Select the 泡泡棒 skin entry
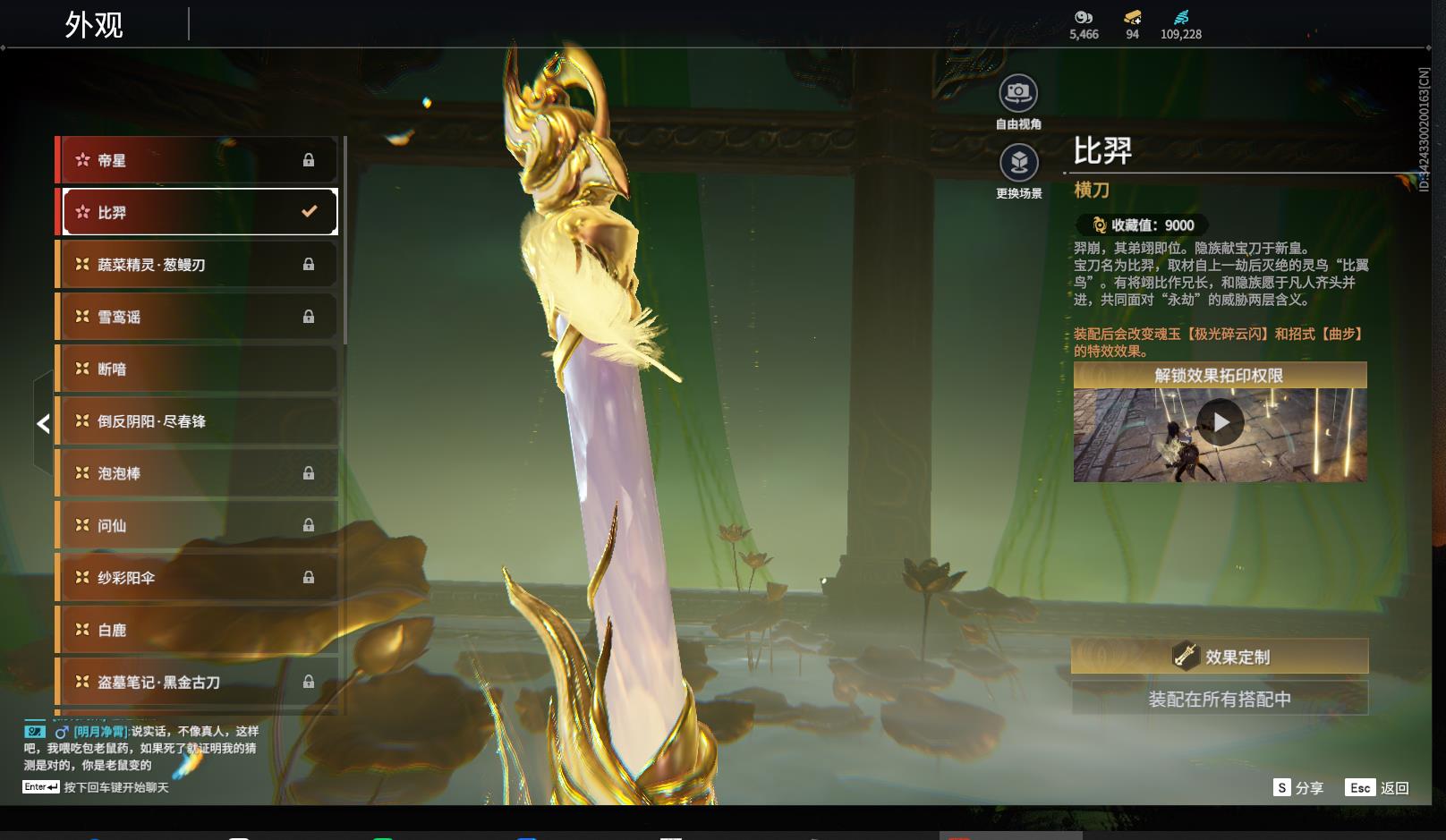 pos(197,473)
